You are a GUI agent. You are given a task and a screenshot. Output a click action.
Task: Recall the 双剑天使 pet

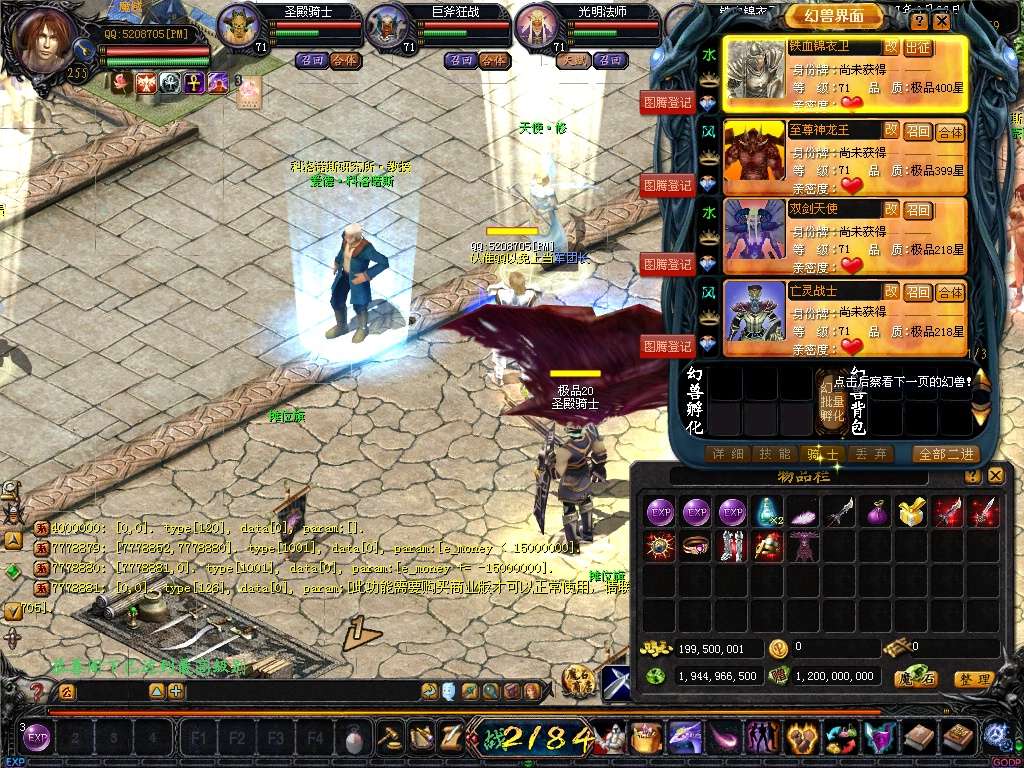pos(917,211)
